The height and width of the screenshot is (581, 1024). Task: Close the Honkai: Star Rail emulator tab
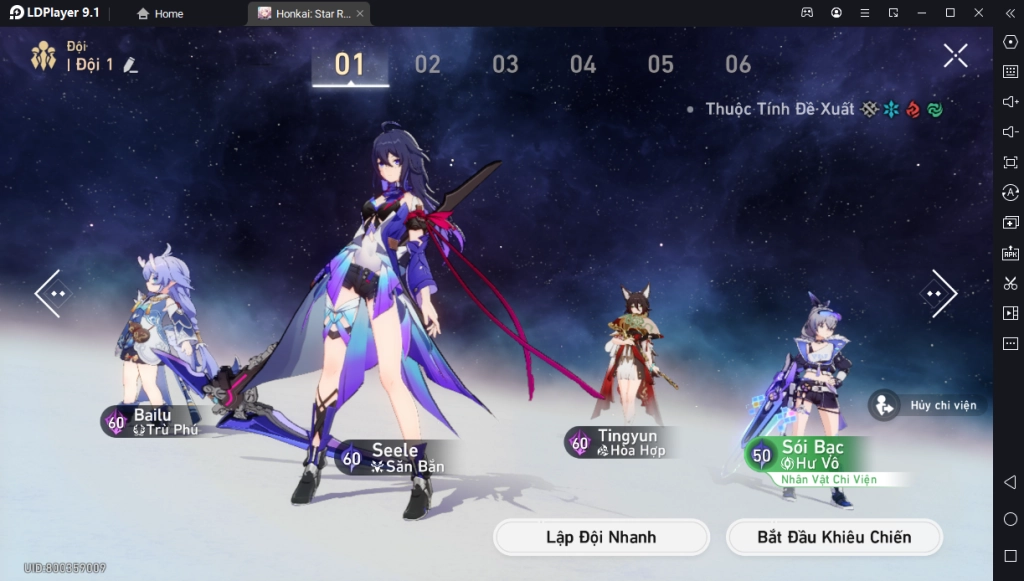360,14
